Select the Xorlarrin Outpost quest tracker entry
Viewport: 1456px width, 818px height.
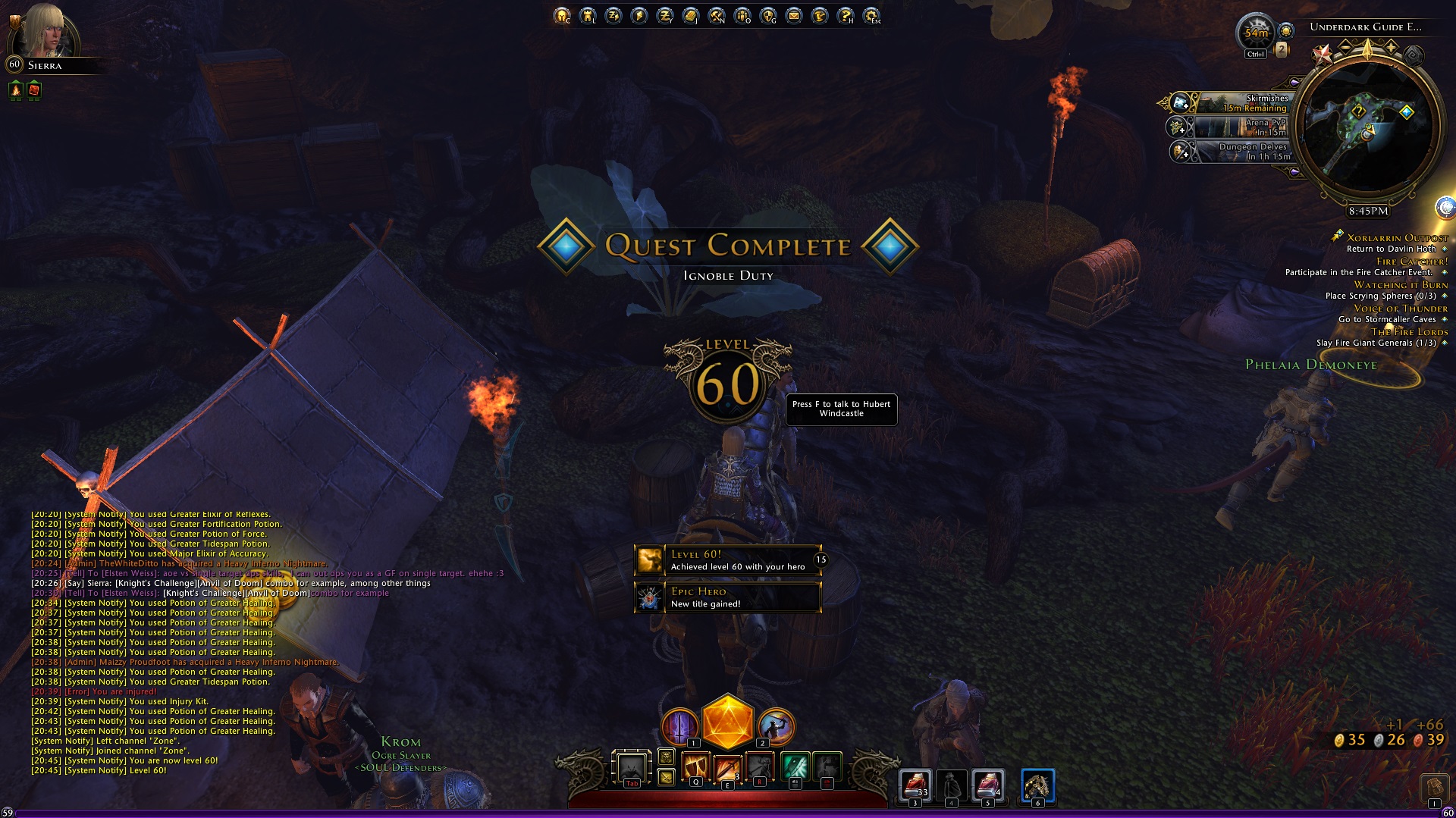click(1396, 238)
